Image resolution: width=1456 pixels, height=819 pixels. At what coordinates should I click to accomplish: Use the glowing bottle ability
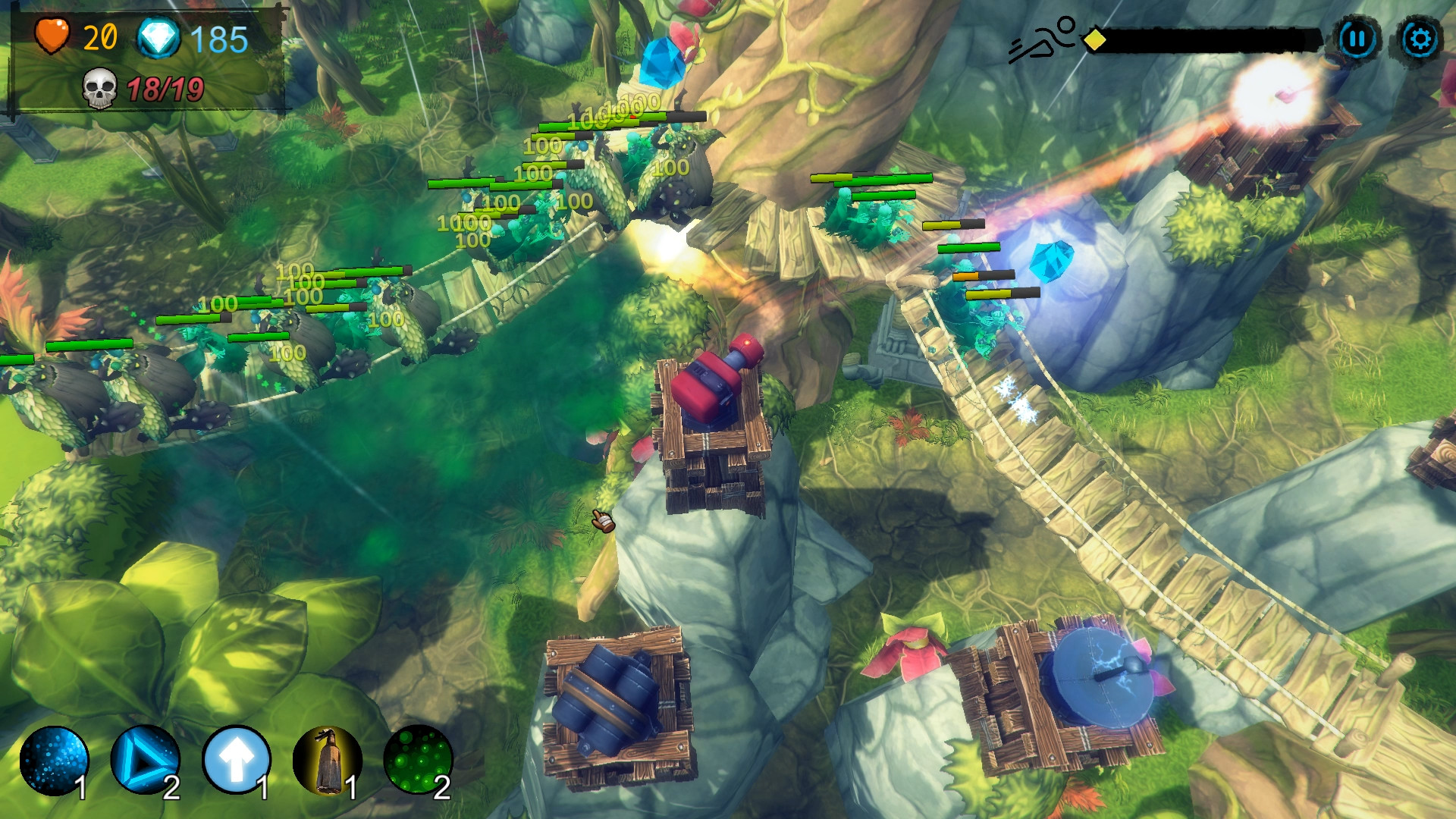(325, 761)
